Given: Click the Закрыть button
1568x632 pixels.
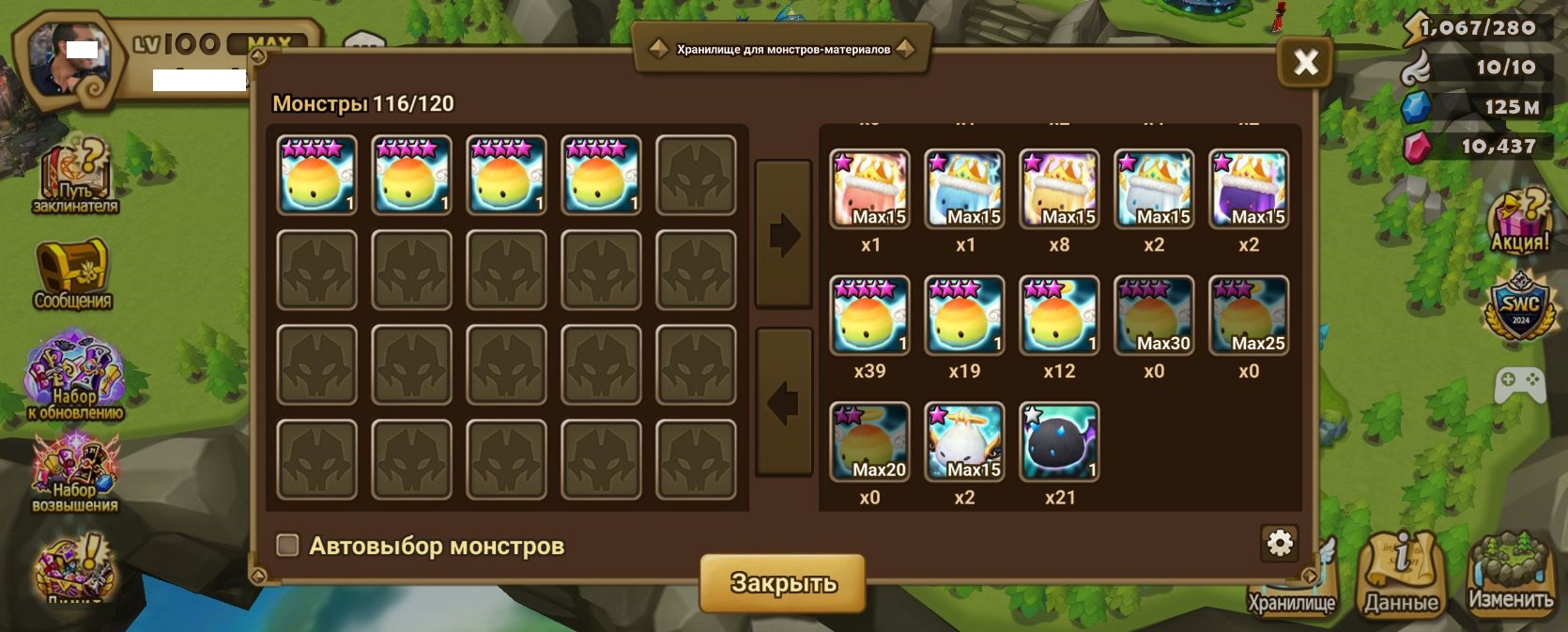Looking at the screenshot, I should 782,583.
